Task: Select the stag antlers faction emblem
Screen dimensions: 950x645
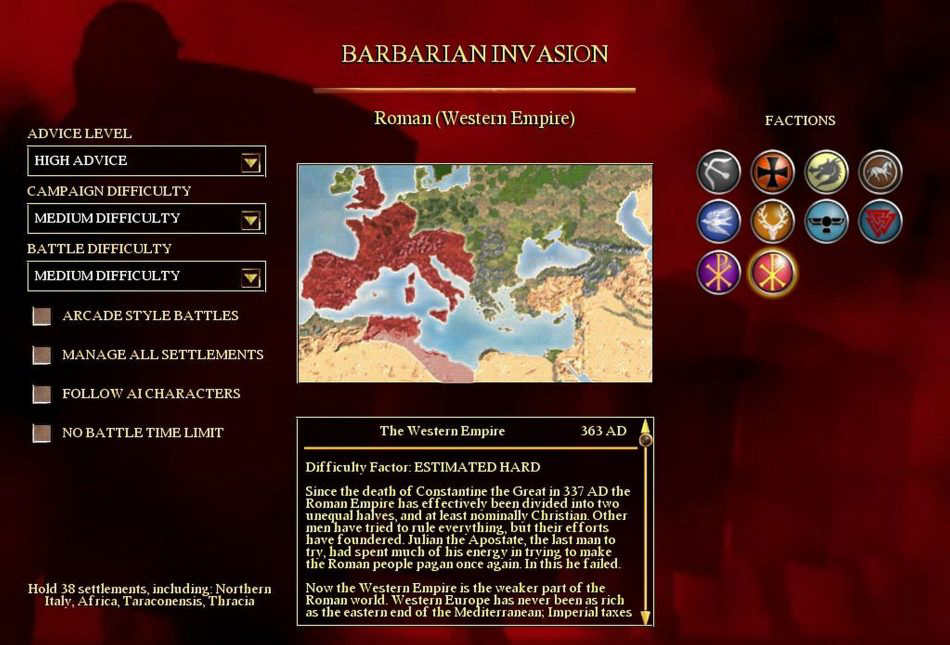Action: click(772, 222)
